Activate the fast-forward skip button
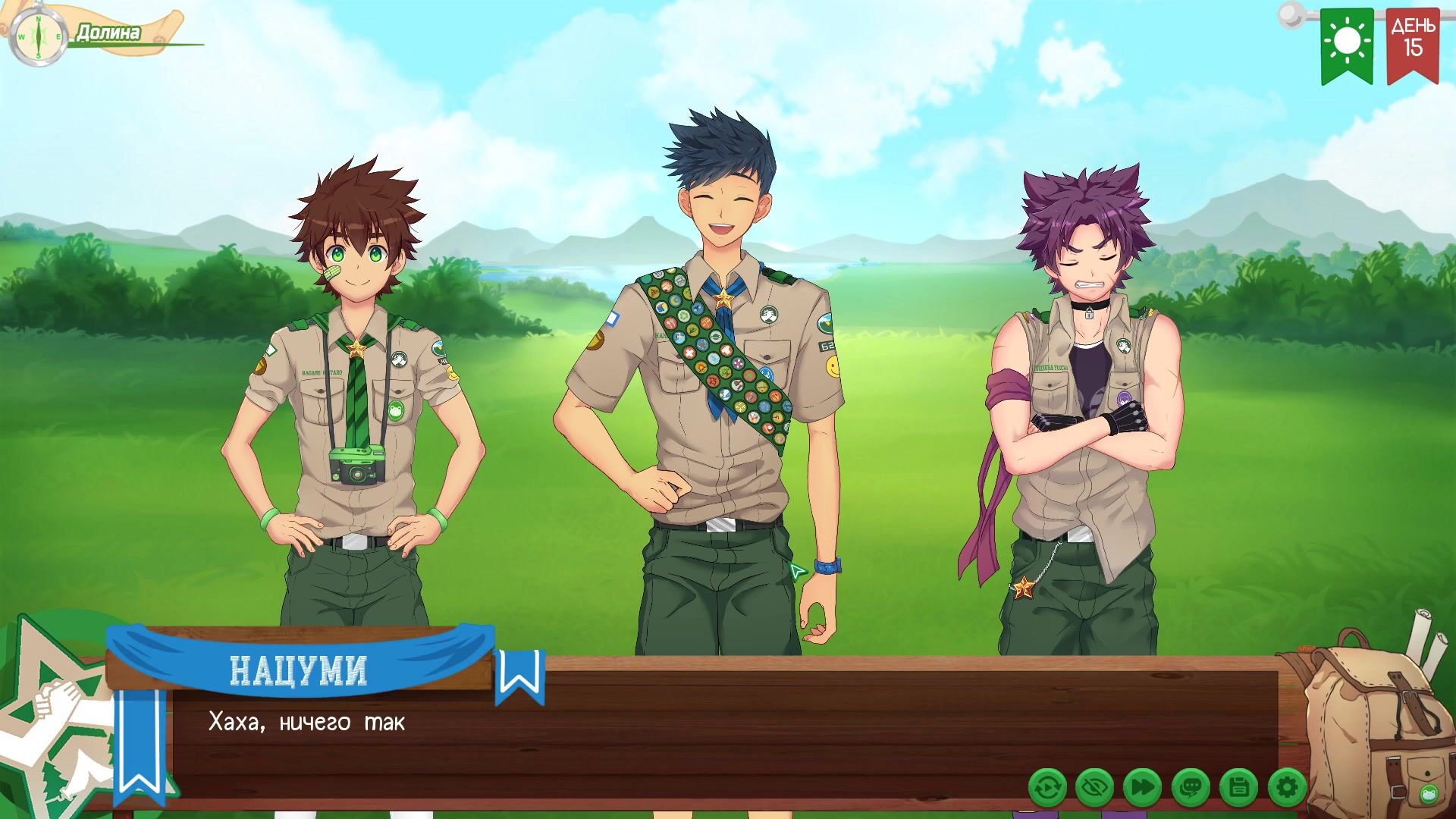The width and height of the screenshot is (1456, 819). point(1142,788)
